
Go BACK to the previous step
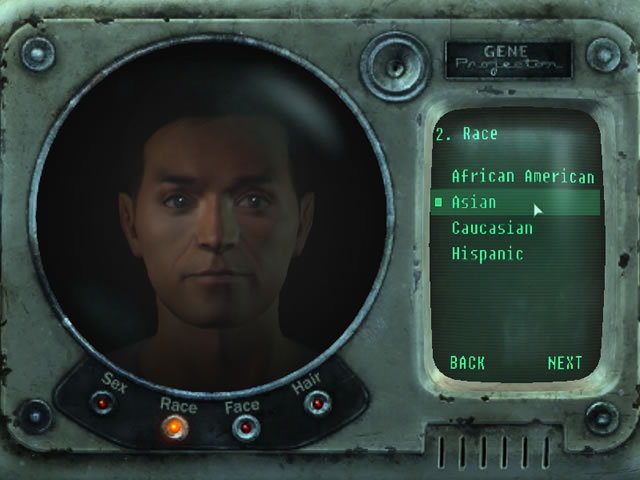pyautogui.click(x=467, y=363)
